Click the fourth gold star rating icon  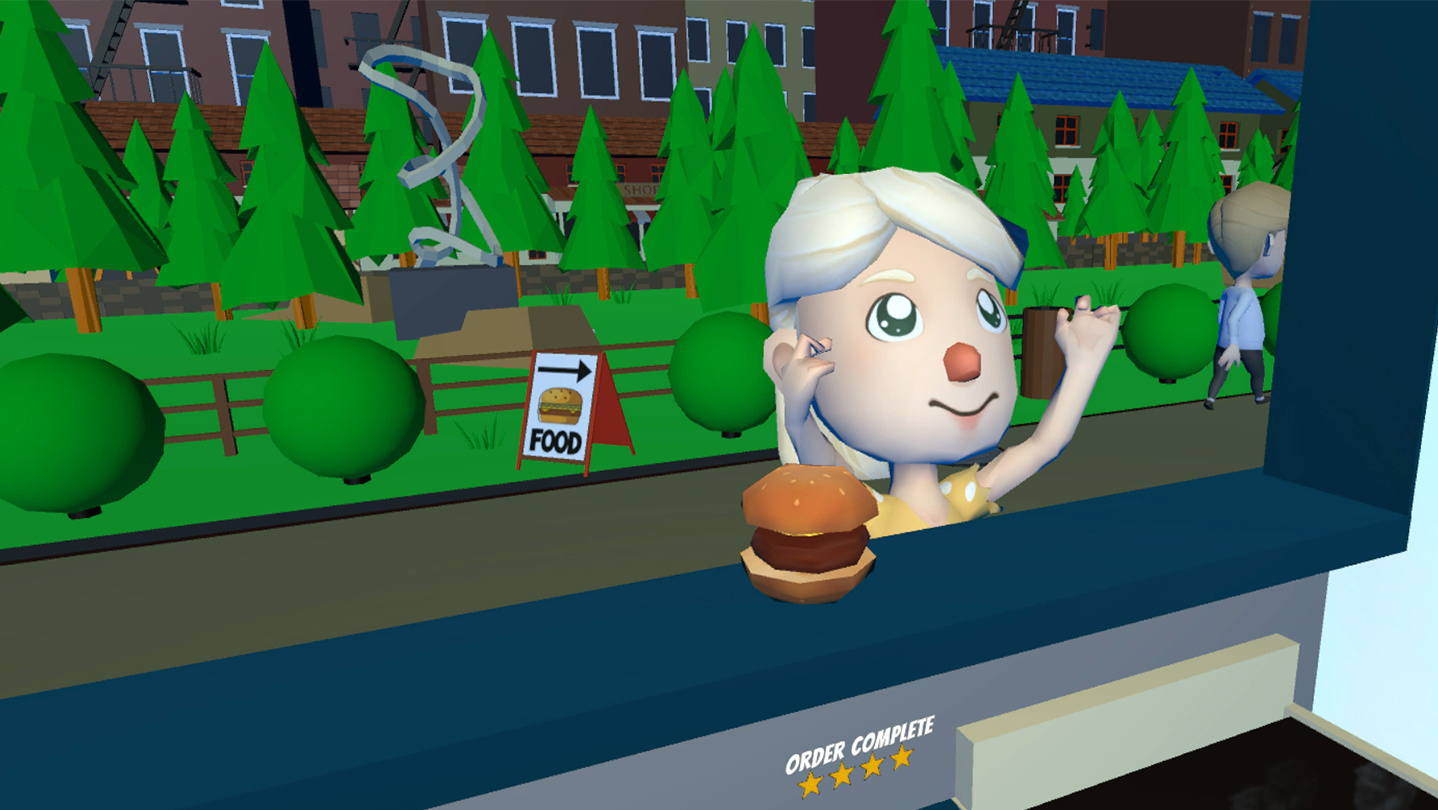[900, 758]
